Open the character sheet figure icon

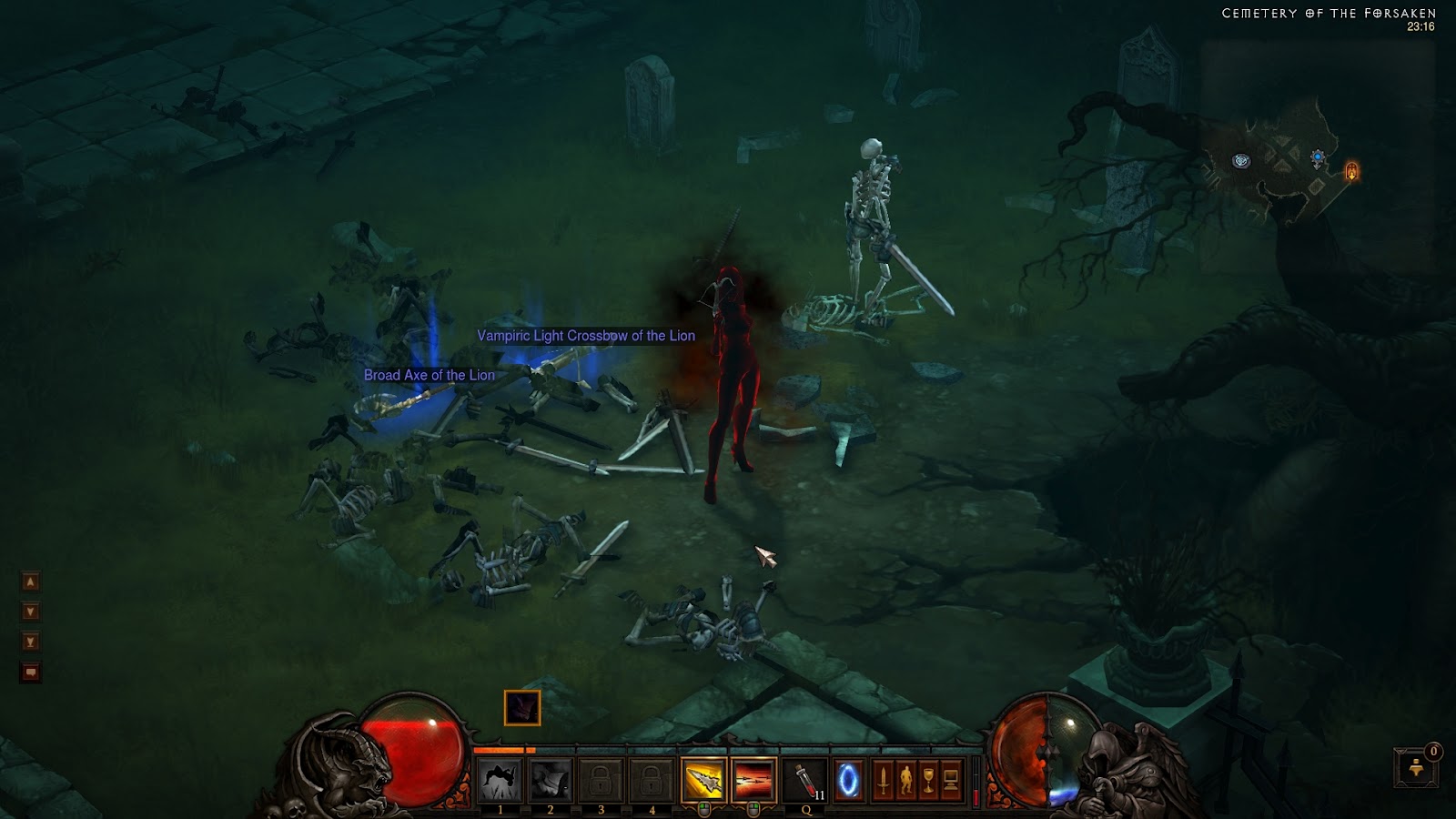tap(905, 778)
